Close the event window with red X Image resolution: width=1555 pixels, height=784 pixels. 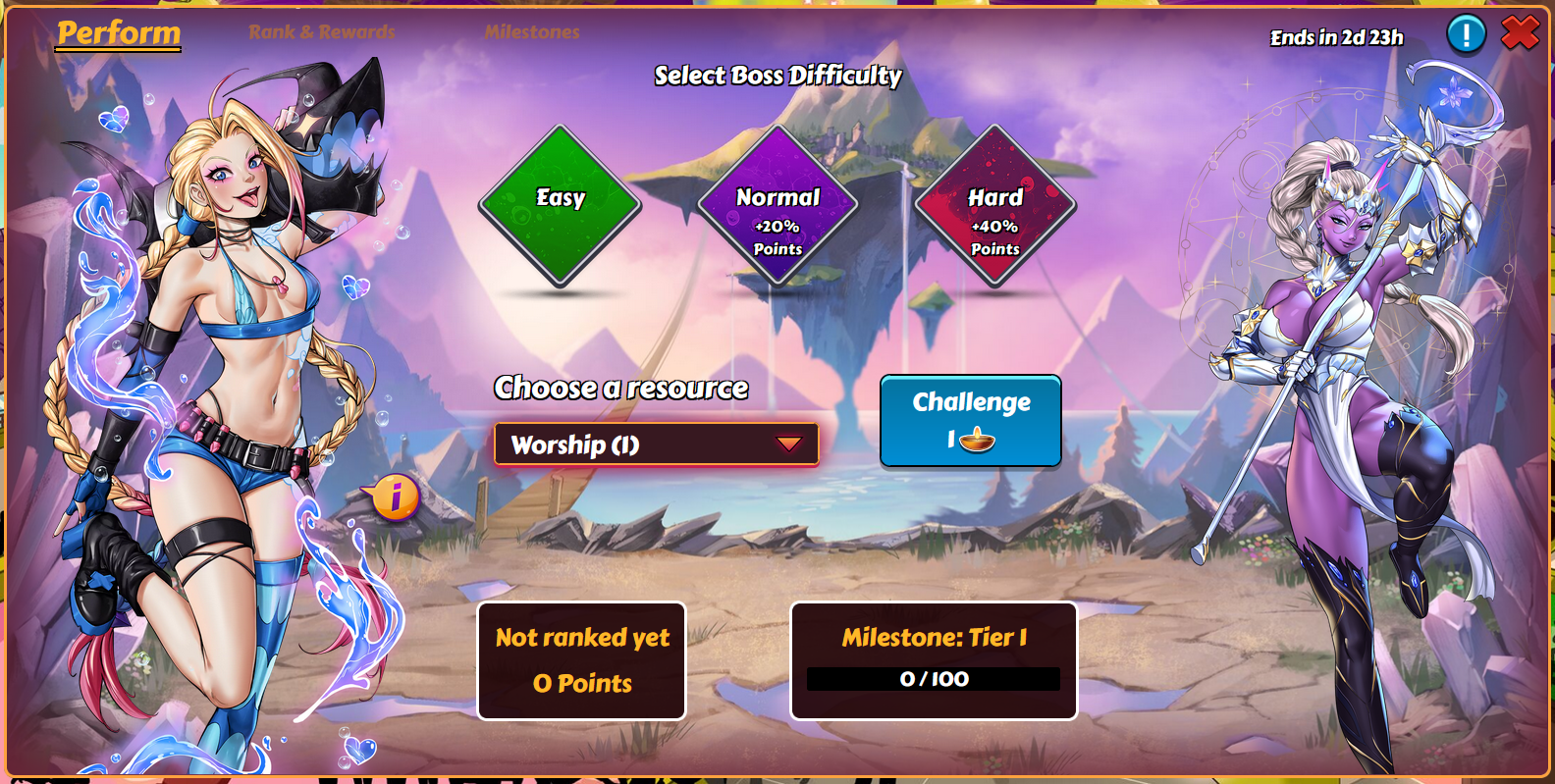point(1520,33)
